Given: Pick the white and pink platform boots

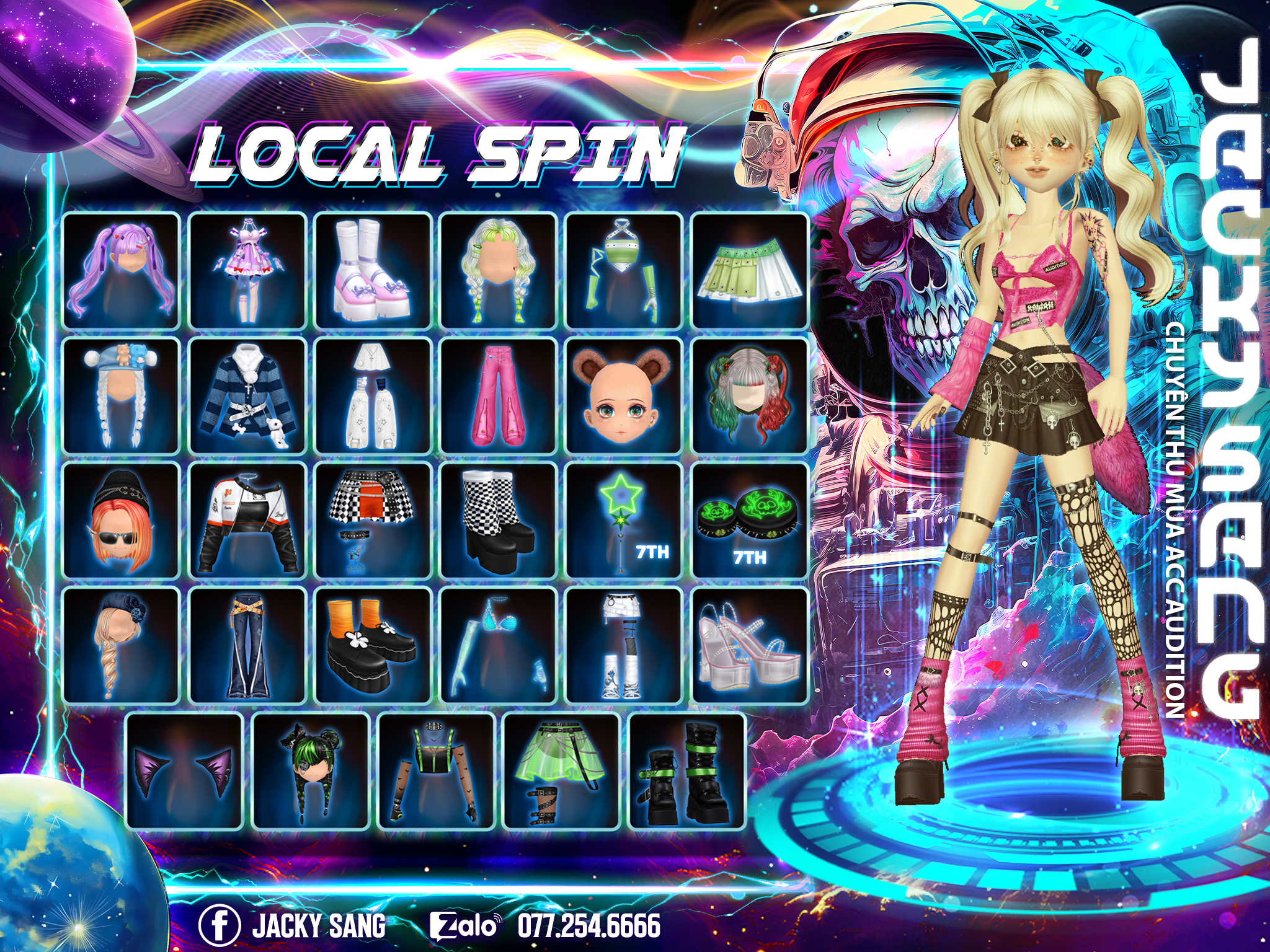Looking at the screenshot, I should point(373,271).
